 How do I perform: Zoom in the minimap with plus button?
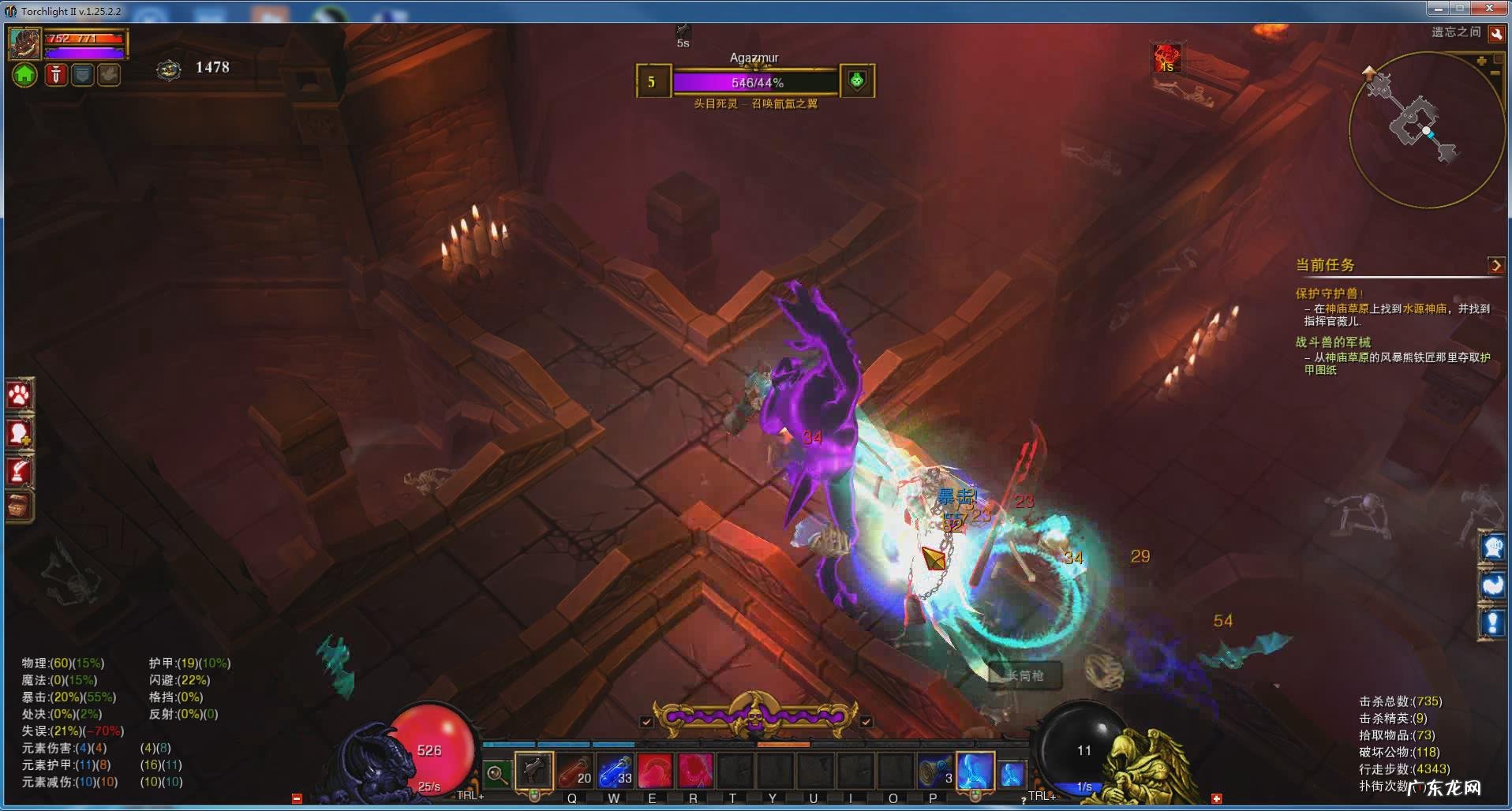pos(1481,61)
